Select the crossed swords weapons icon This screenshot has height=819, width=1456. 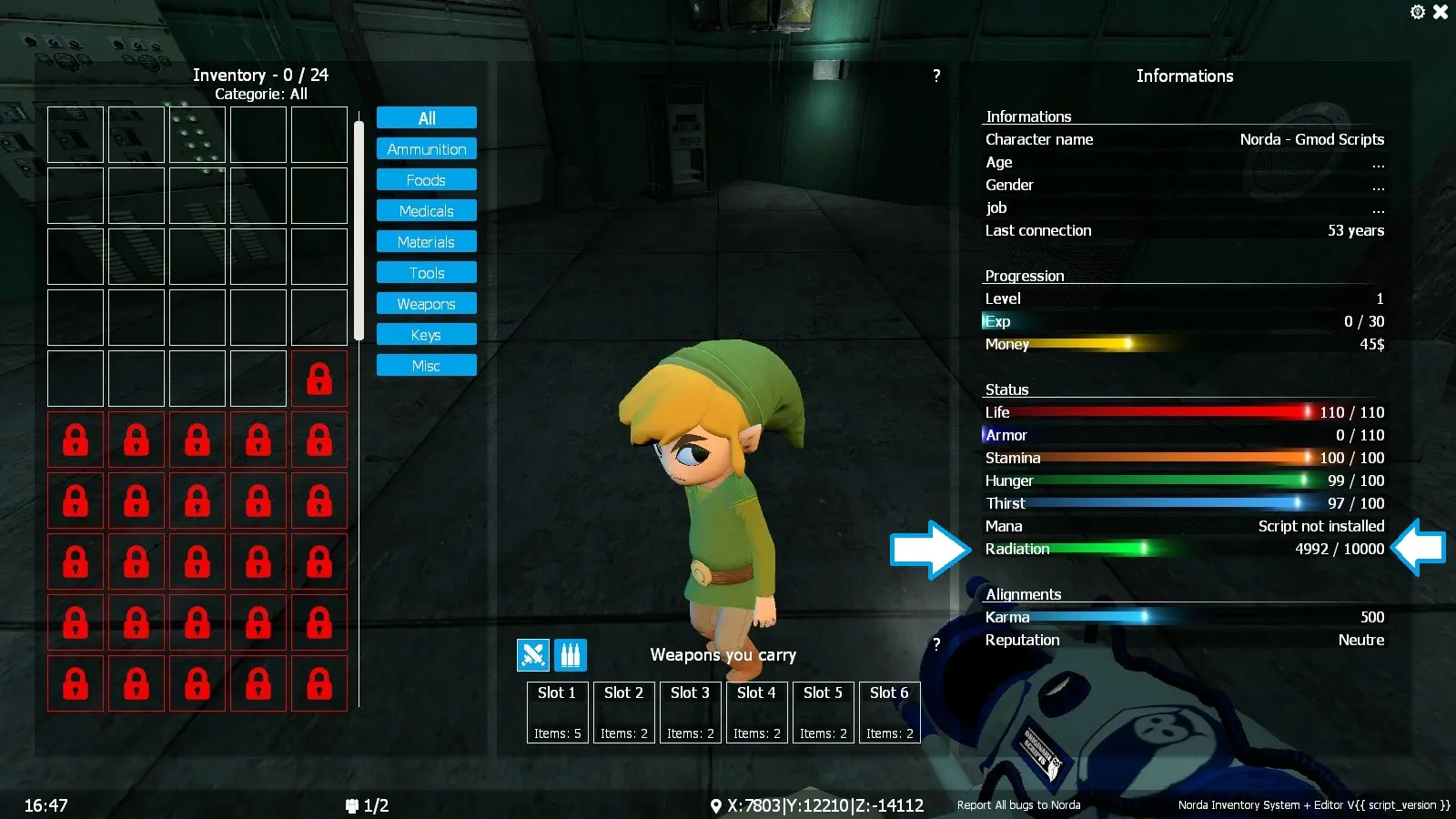[532, 654]
